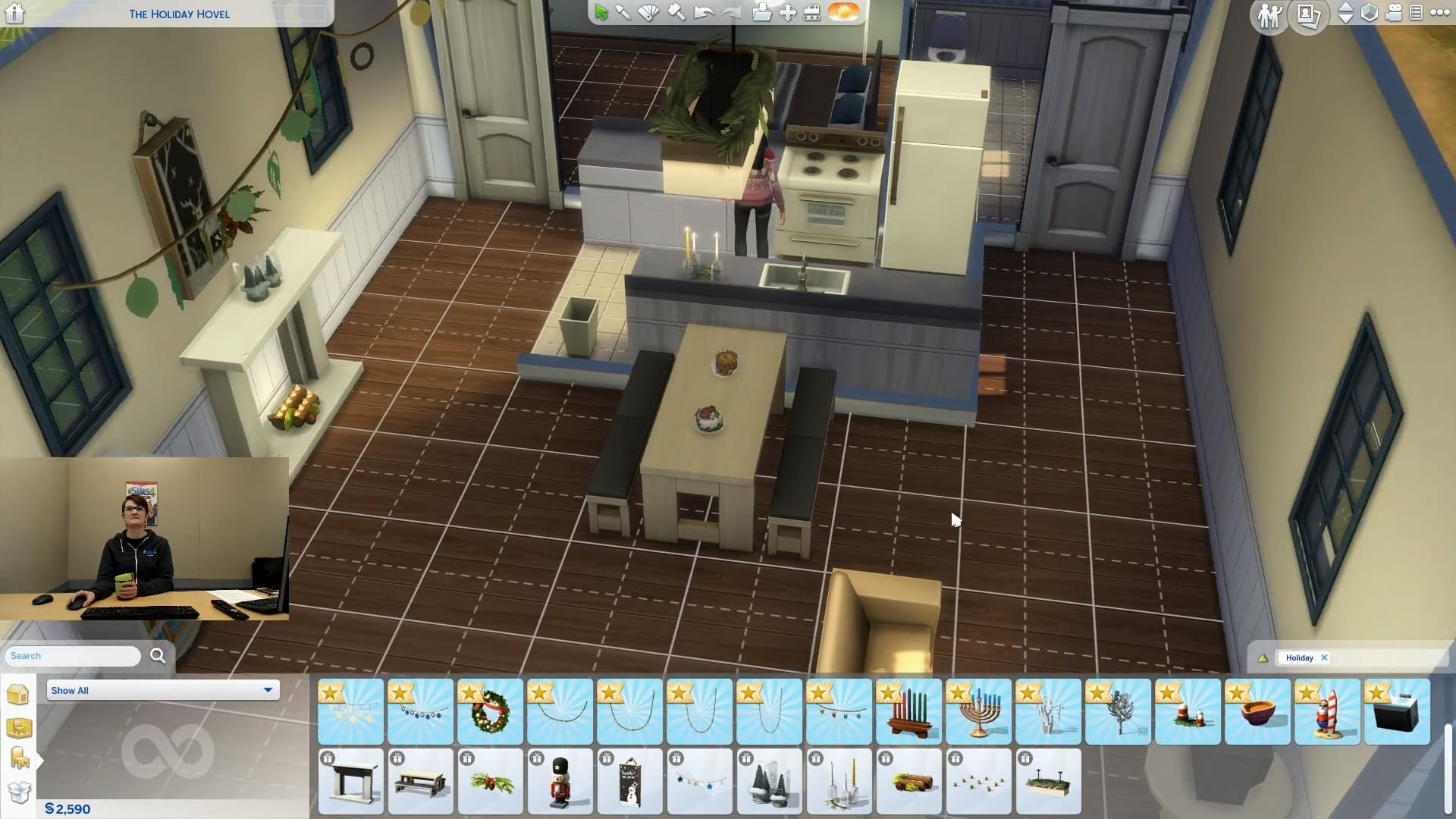Select the nutcracker decoration
This screenshot has height=819, width=1456.
(x=560, y=781)
